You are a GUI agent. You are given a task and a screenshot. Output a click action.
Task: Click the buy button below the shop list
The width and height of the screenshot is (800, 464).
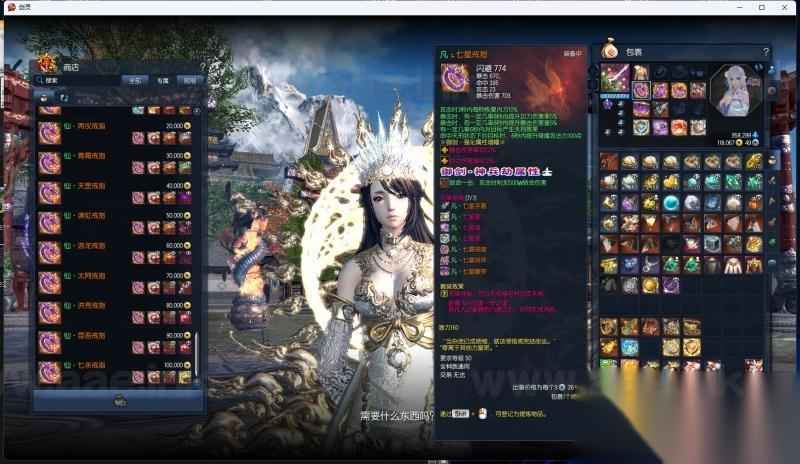point(120,400)
